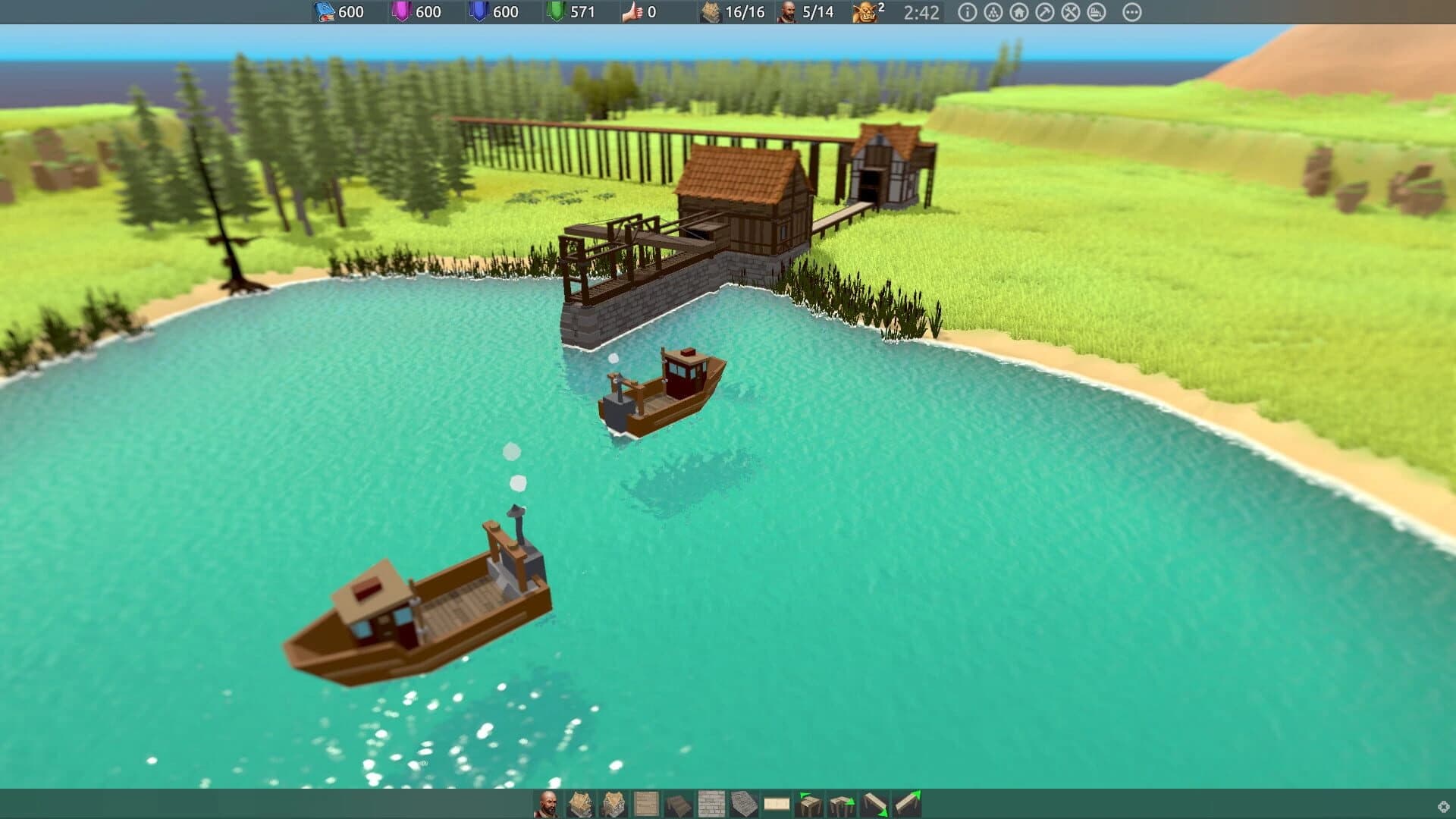
Task: Select the villager portrait in the toolbar
Action: click(x=549, y=802)
